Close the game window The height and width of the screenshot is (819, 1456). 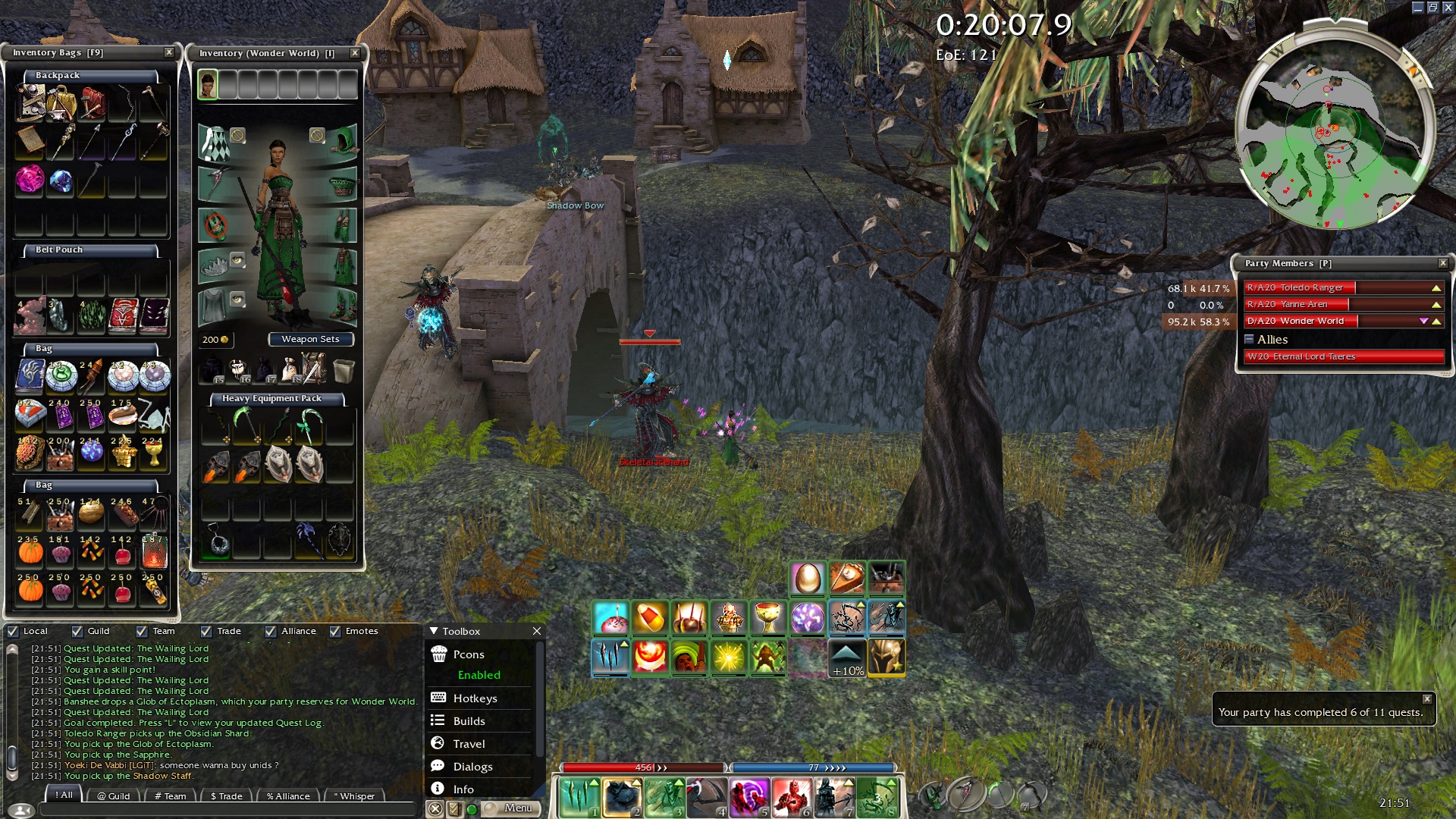1447,8
